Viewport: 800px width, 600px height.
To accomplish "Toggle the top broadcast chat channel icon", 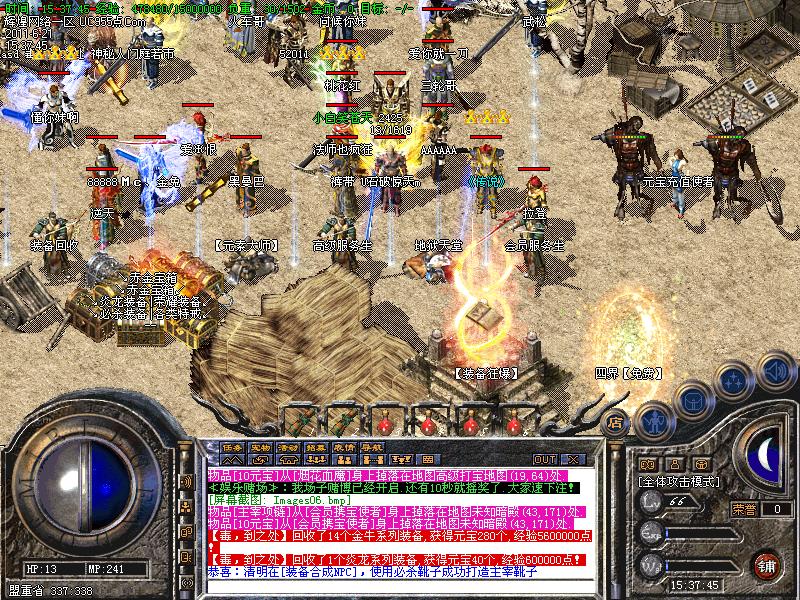I will coord(186,483).
